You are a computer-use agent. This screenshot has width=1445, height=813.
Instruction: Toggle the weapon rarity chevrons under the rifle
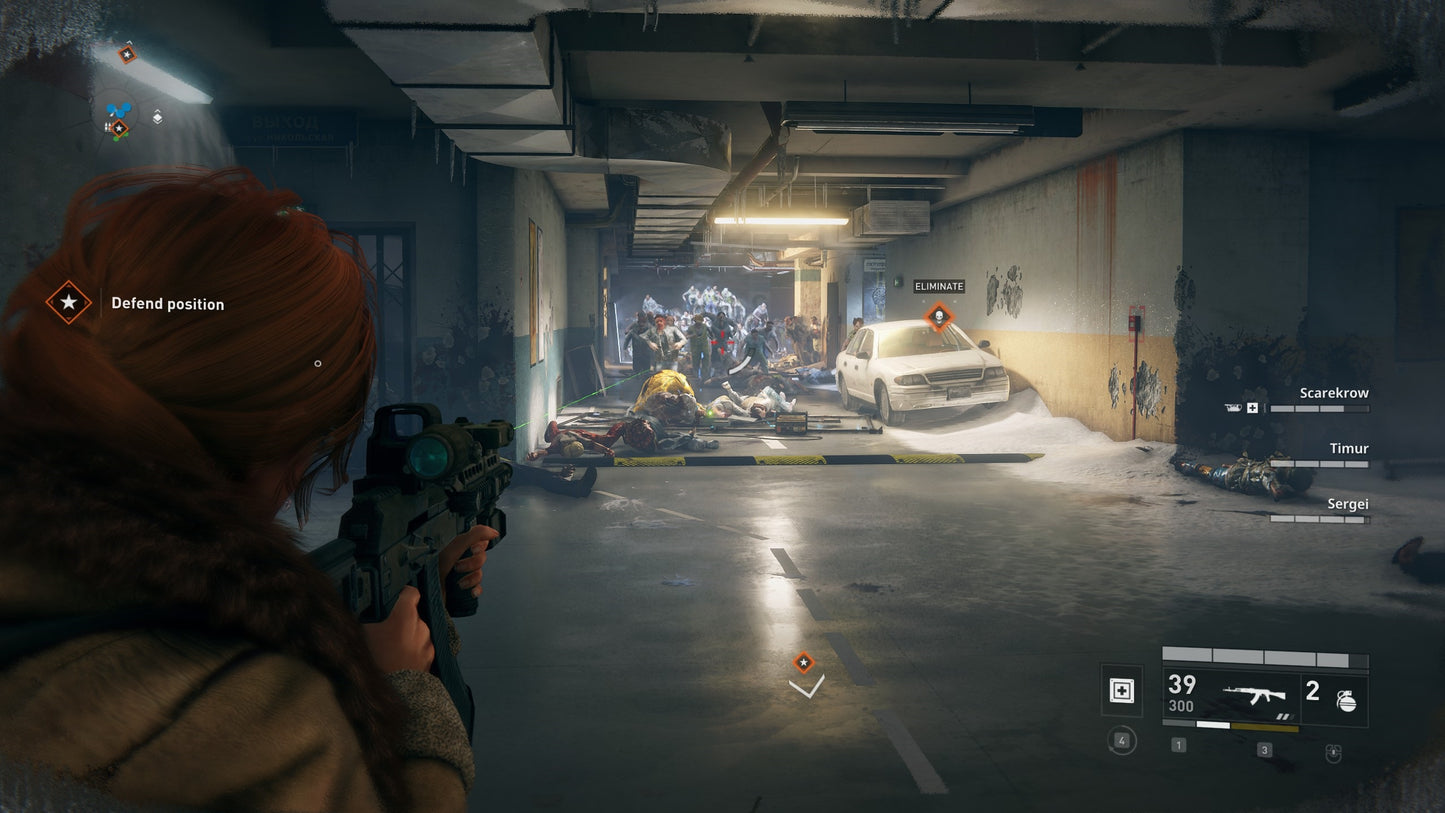1284,716
